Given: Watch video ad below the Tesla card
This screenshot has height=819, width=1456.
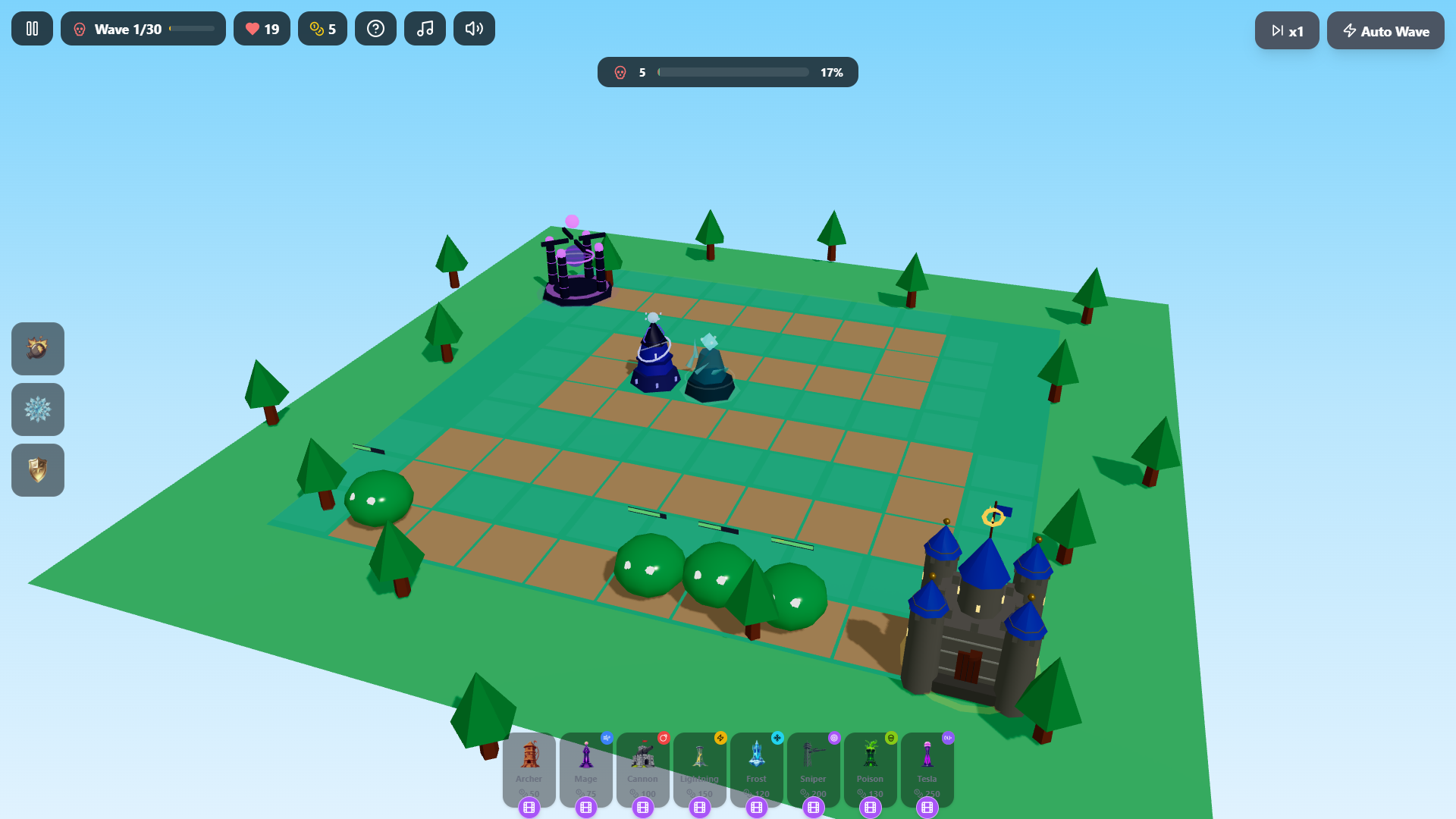Looking at the screenshot, I should click(927, 808).
